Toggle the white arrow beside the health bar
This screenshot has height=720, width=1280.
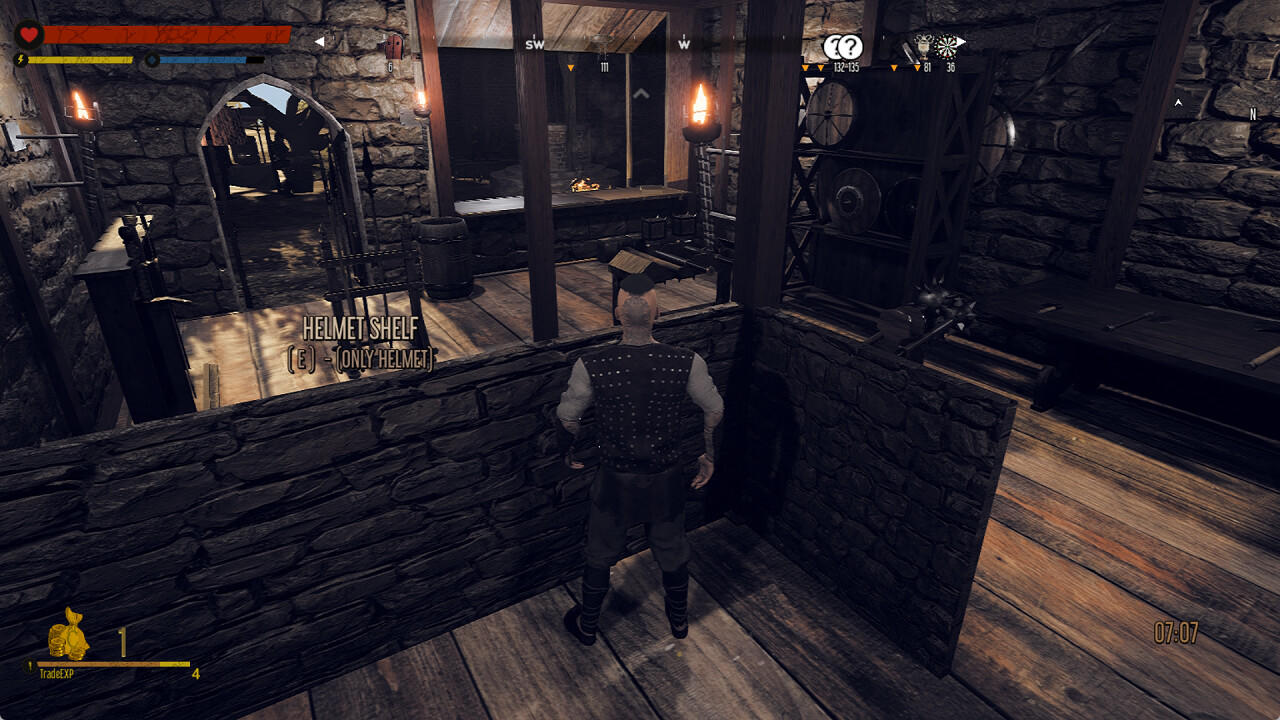click(x=320, y=42)
